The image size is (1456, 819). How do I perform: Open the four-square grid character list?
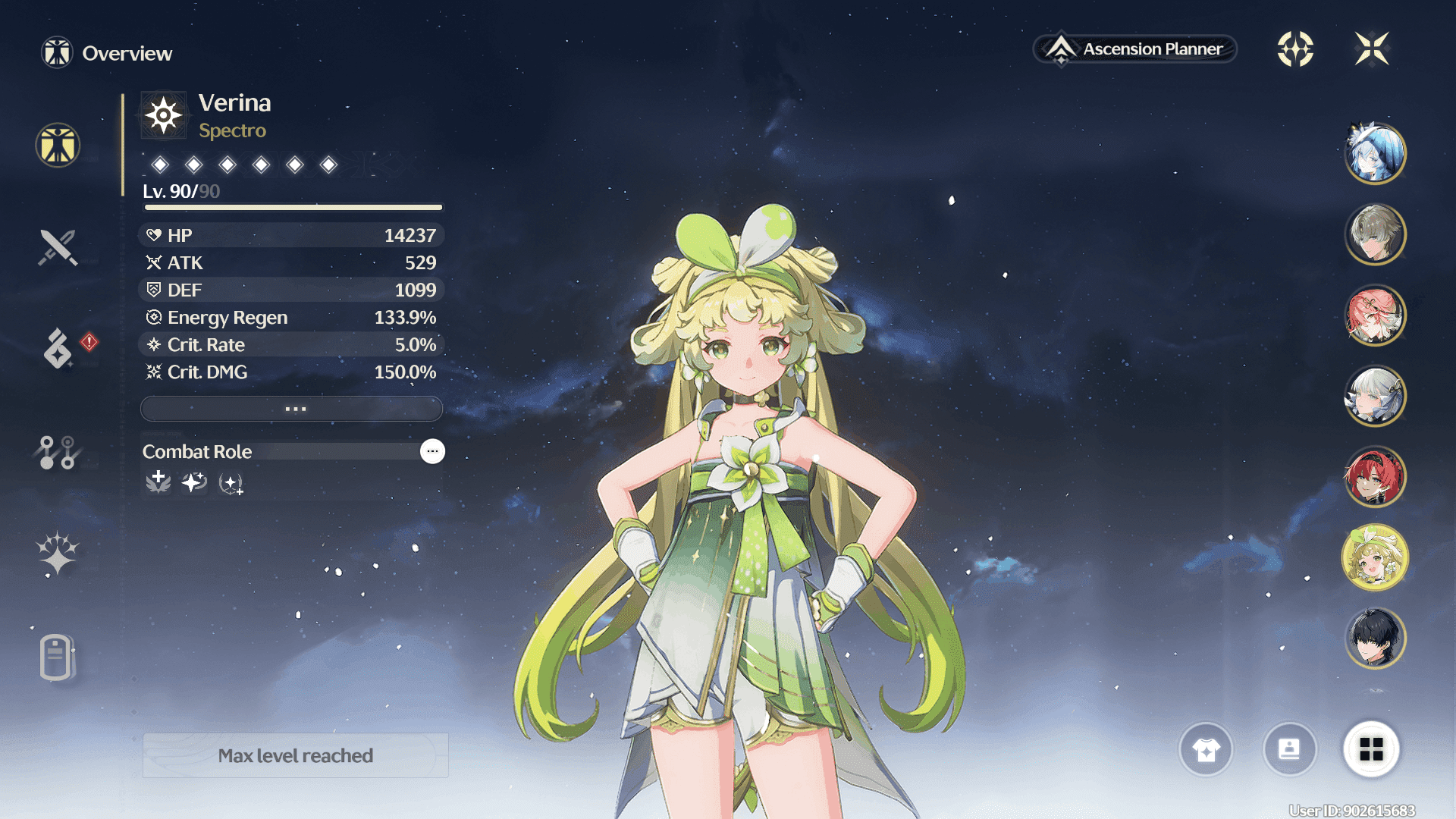coord(1371,749)
